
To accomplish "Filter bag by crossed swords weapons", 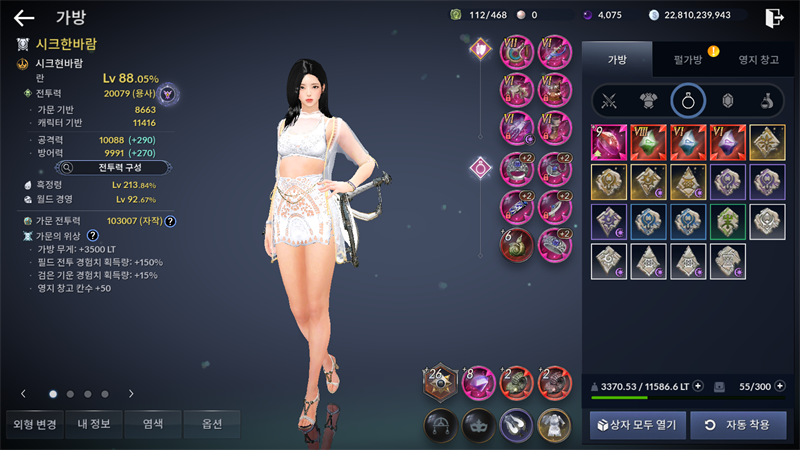I will tap(608, 100).
